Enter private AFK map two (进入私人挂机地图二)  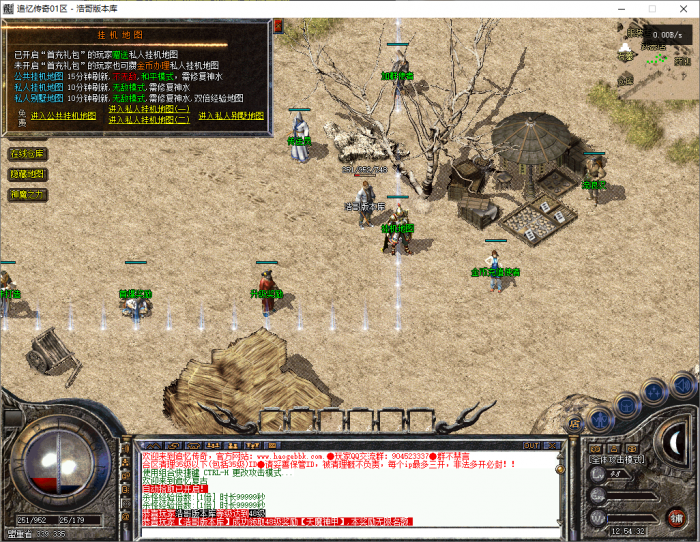(x=149, y=119)
